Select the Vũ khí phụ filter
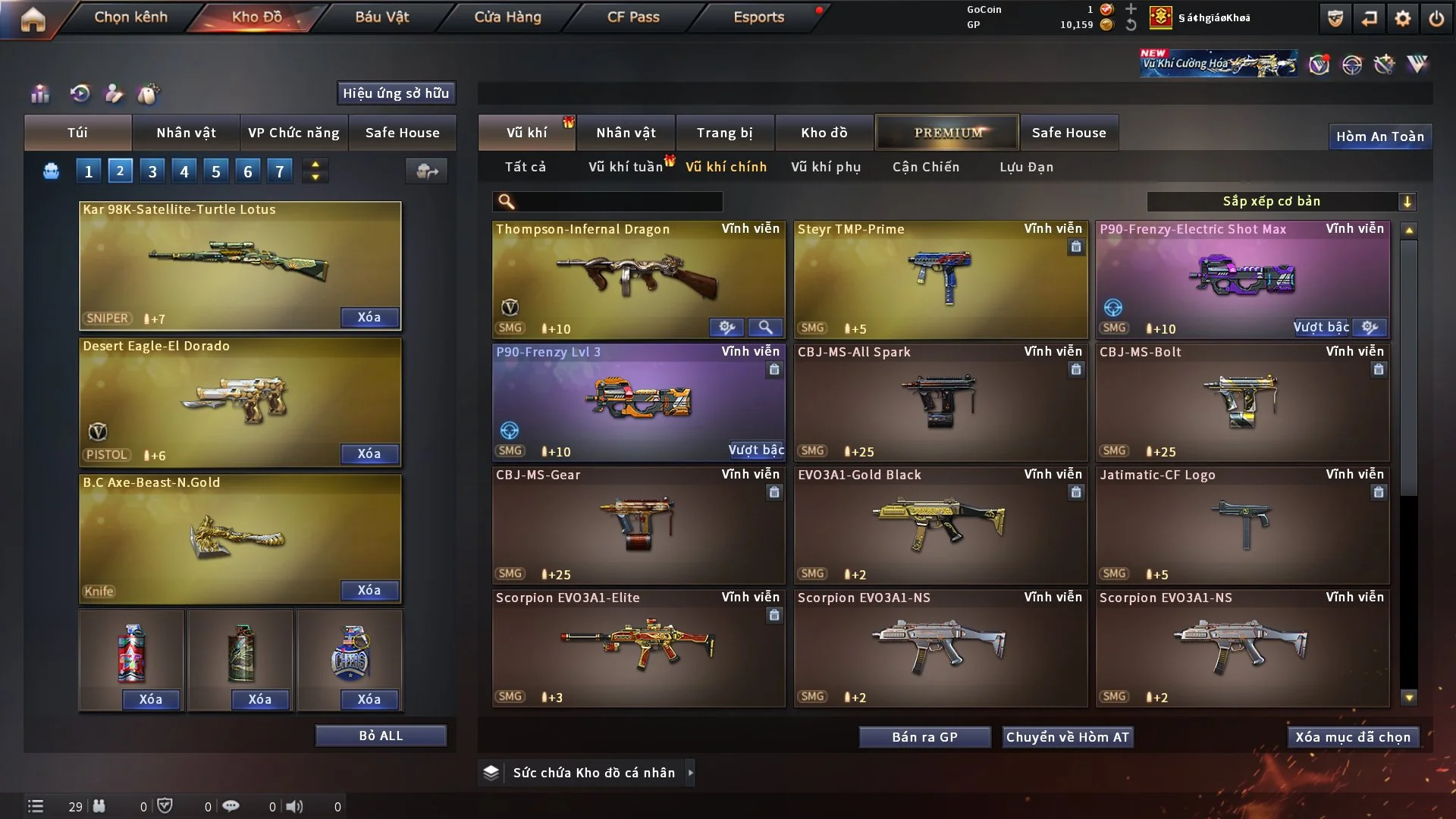The image size is (1456, 819). point(825,167)
